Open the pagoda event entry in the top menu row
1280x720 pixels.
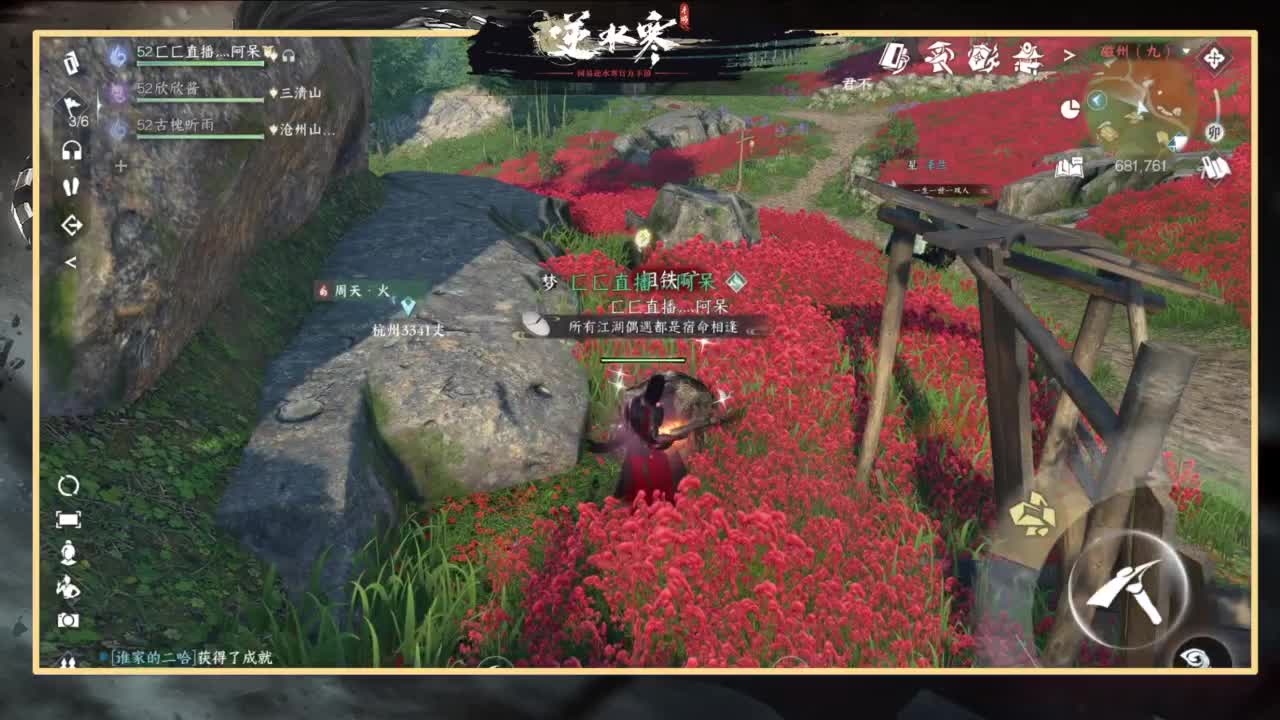(x=1028, y=58)
